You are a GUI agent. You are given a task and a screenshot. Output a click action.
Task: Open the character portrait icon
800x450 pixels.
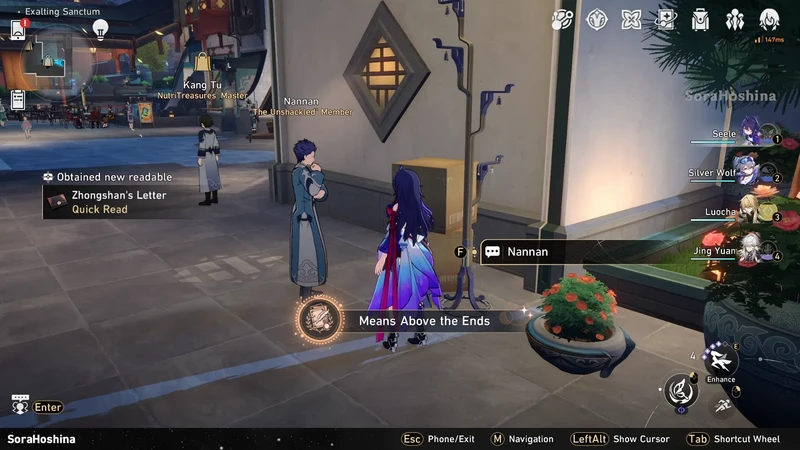[x=769, y=19]
